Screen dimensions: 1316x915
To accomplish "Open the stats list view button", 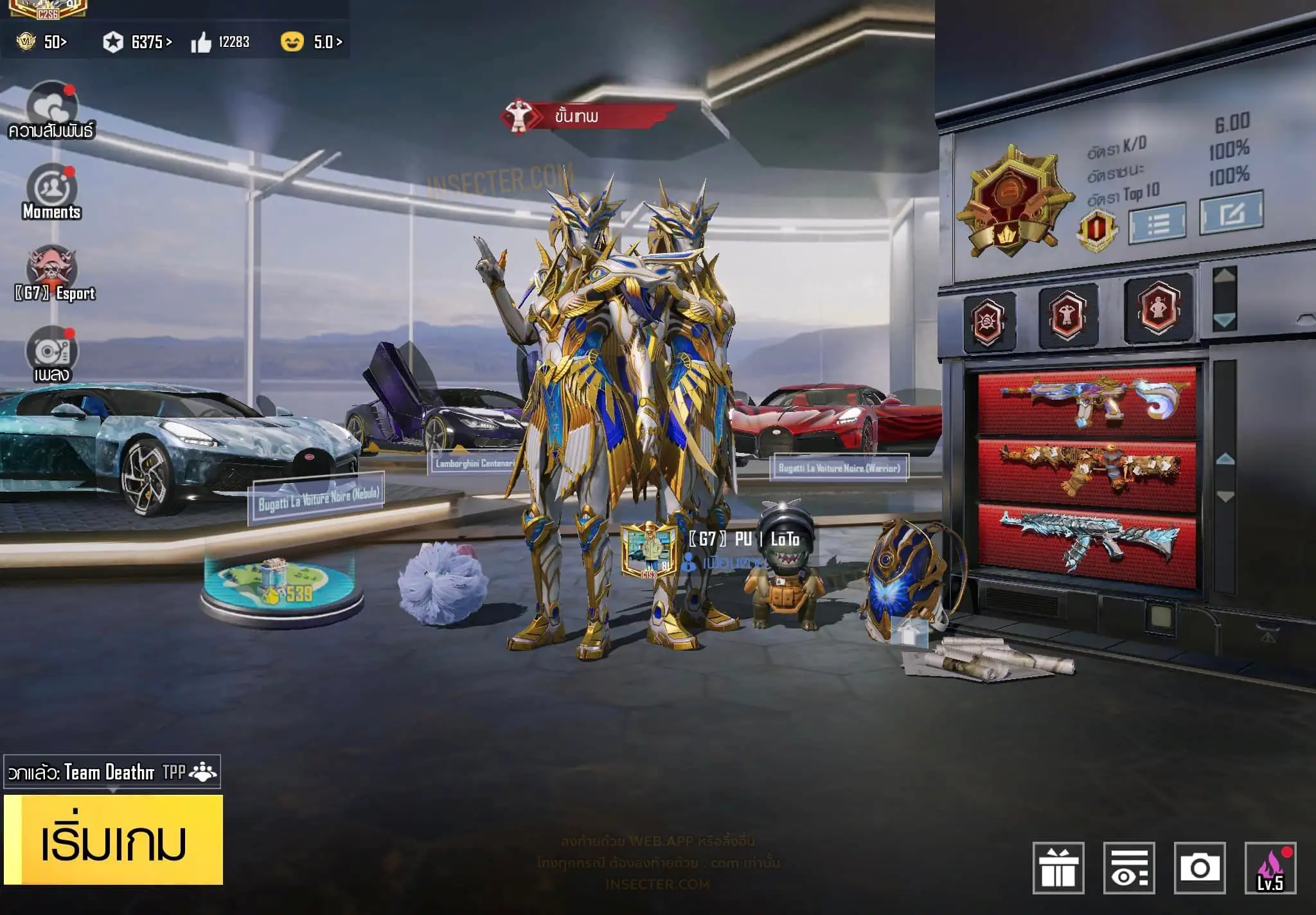I will coord(1157,223).
